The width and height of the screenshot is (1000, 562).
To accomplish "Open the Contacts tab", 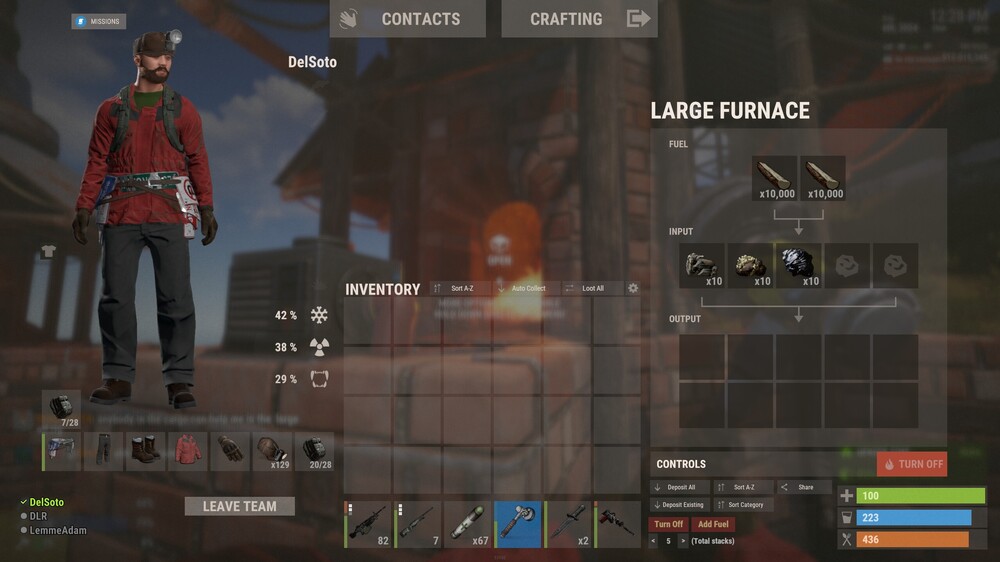I will click(407, 19).
